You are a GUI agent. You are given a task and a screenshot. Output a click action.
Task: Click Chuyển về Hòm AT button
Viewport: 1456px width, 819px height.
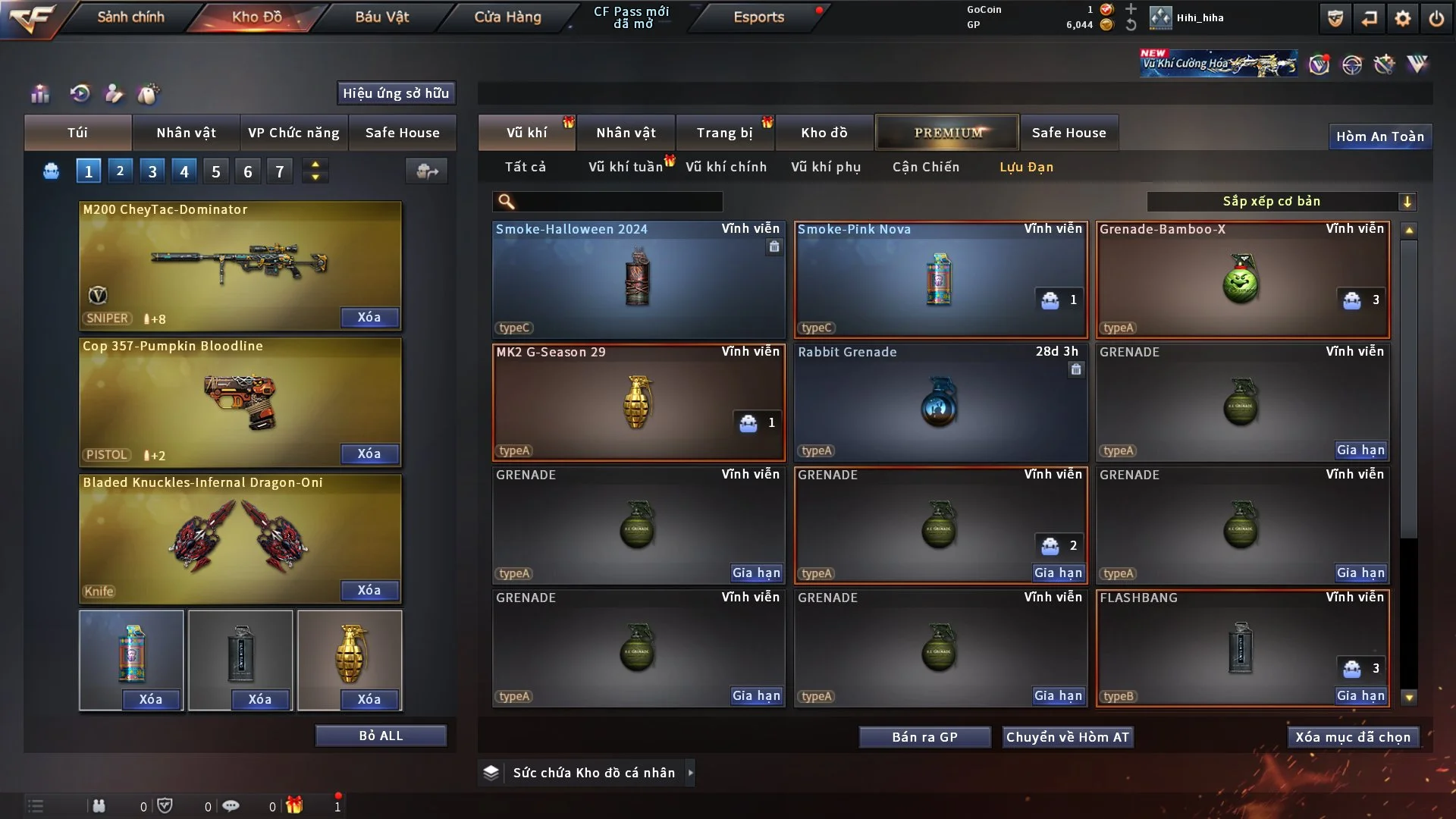point(1068,737)
